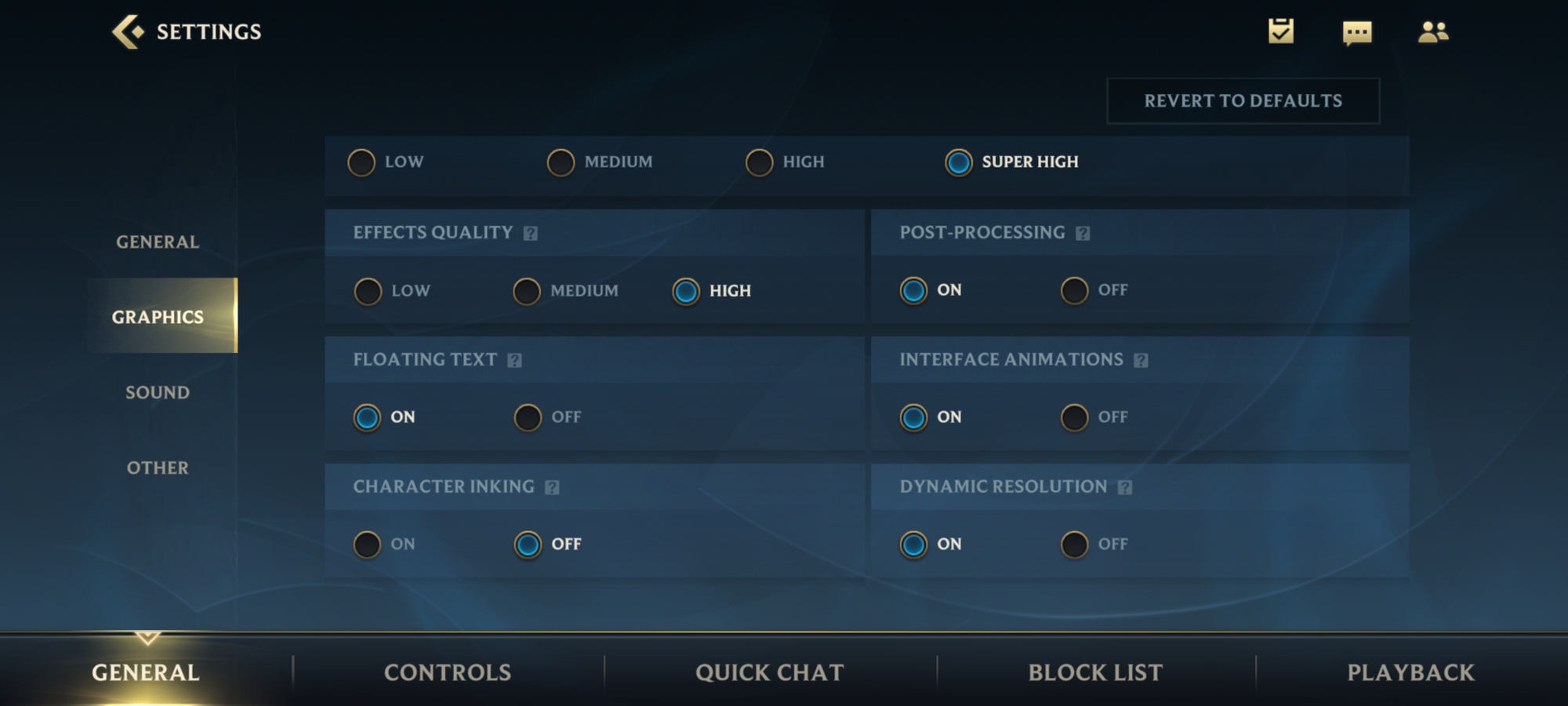Open the friends list icon
The width and height of the screenshot is (1568, 706).
1433,32
